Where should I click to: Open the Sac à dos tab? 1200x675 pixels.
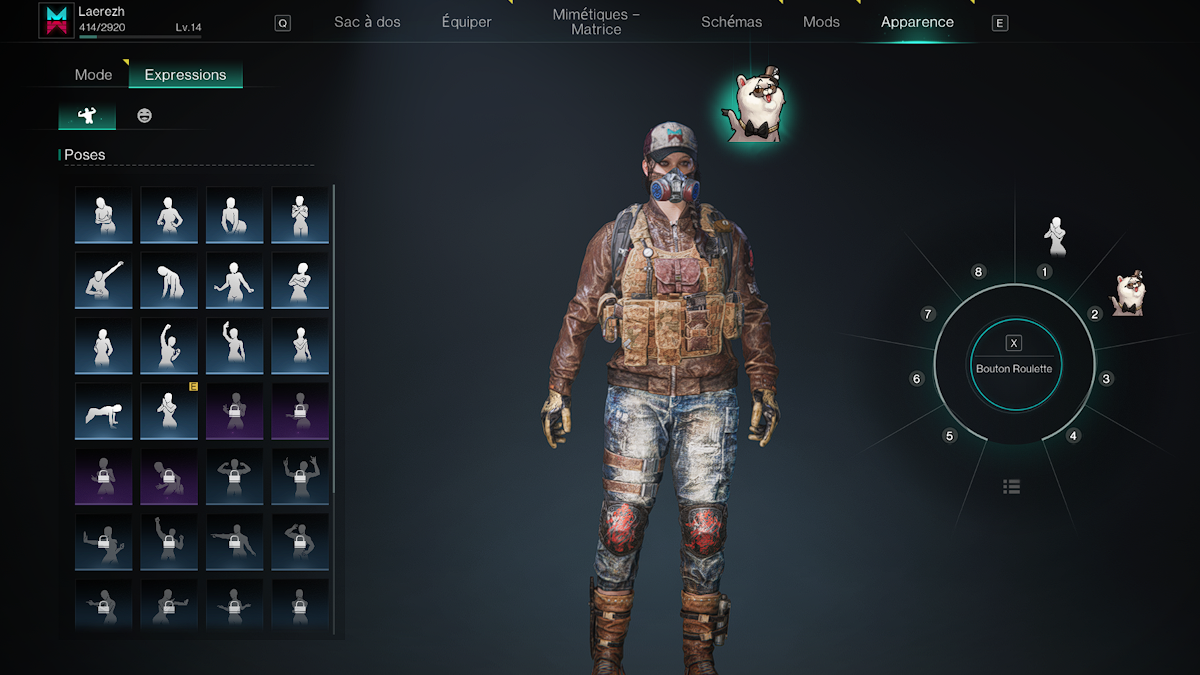coord(367,22)
